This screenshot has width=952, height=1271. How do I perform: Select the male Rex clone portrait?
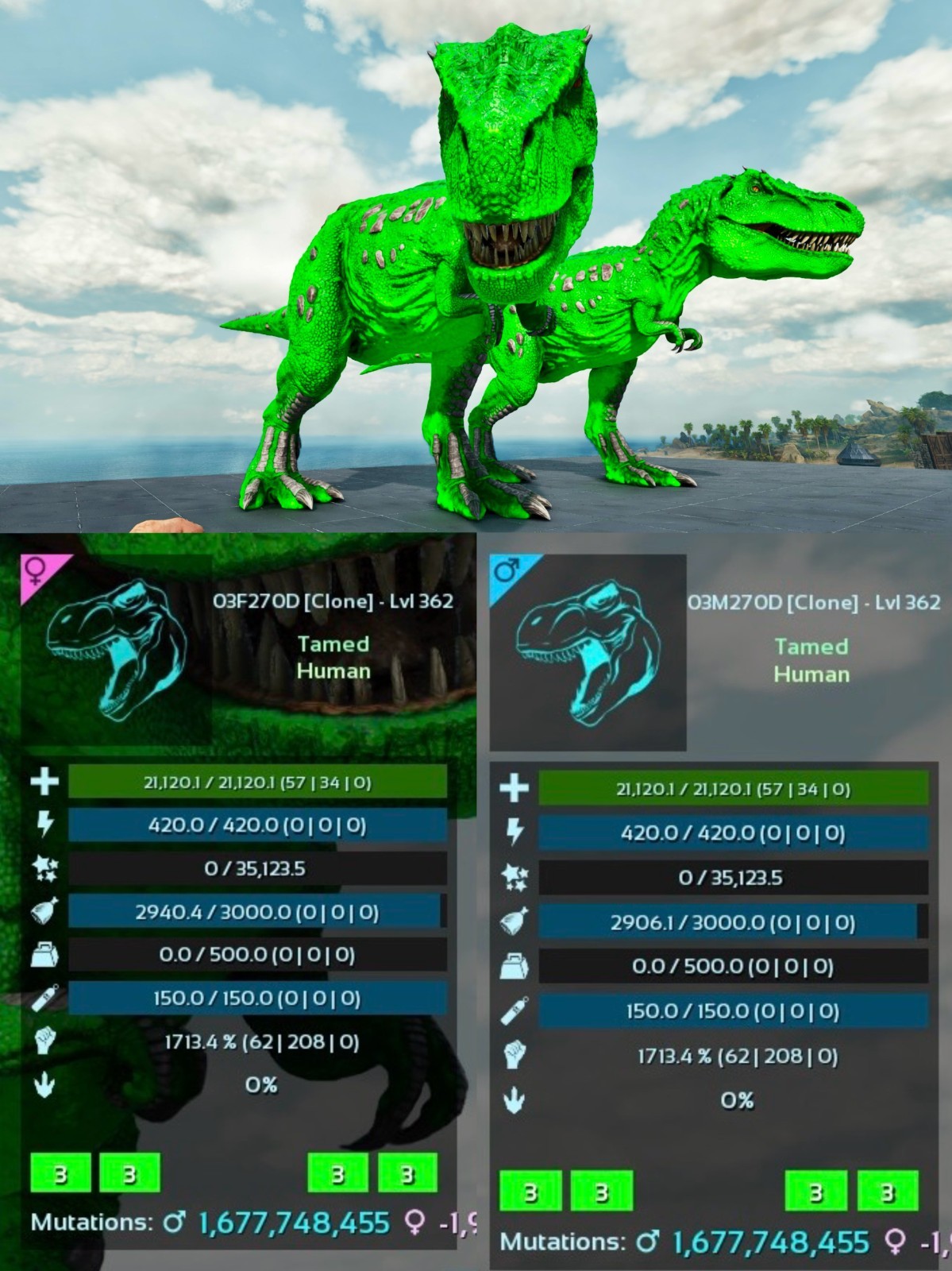coord(588,652)
